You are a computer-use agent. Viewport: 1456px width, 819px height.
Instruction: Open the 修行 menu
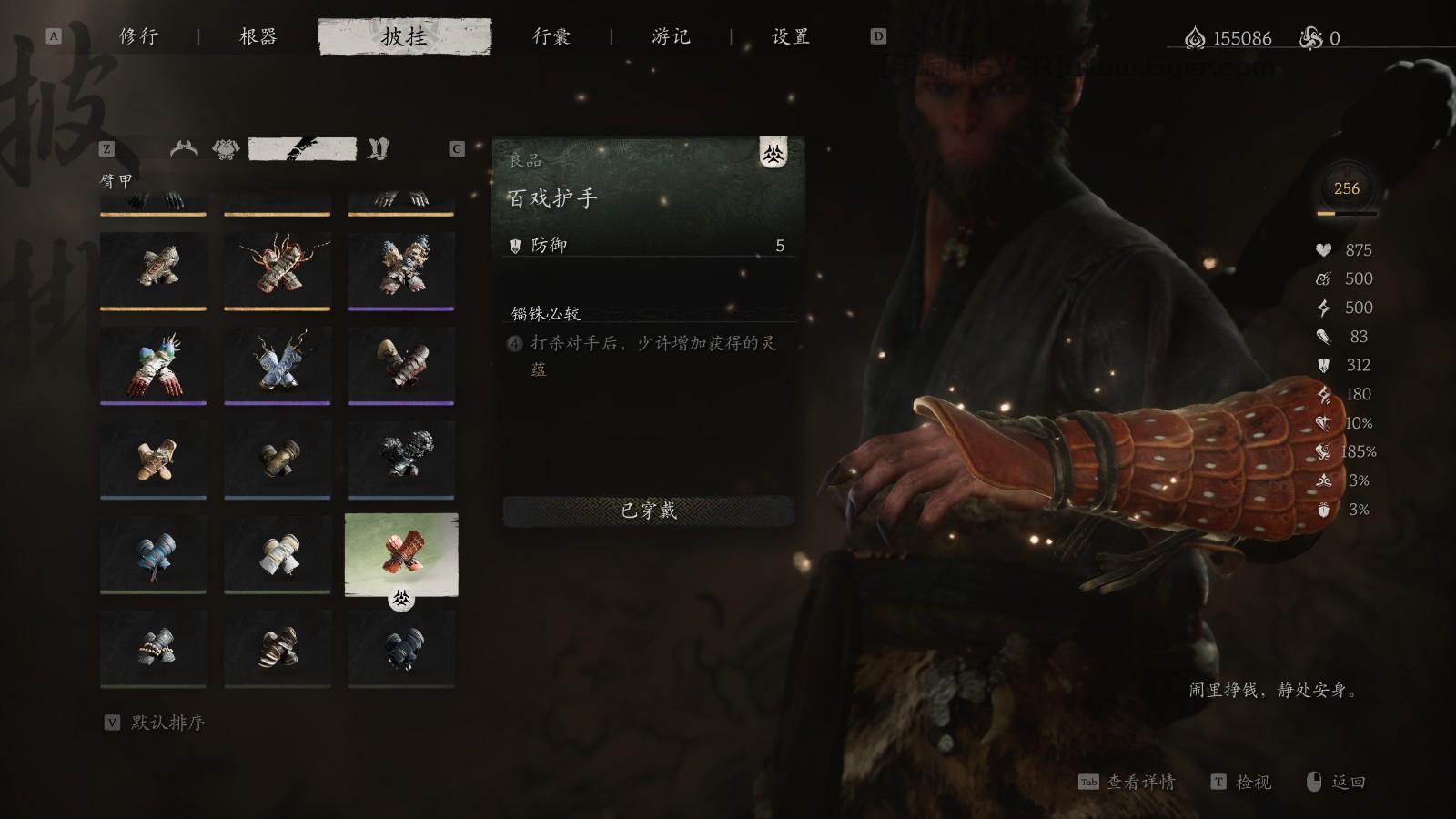[136, 38]
